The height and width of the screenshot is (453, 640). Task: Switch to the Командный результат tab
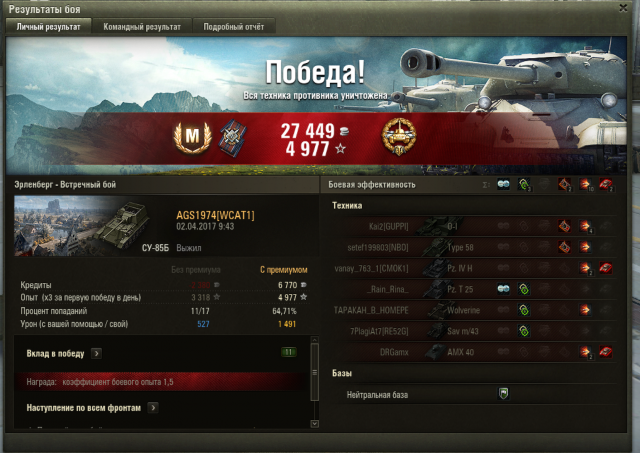(x=144, y=27)
